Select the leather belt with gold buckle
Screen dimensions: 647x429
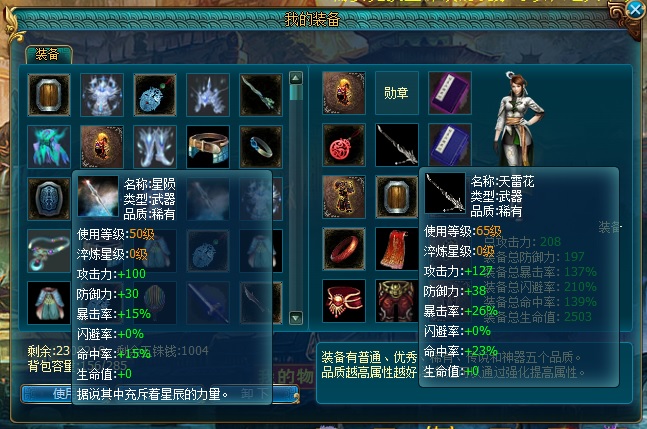pos(207,145)
